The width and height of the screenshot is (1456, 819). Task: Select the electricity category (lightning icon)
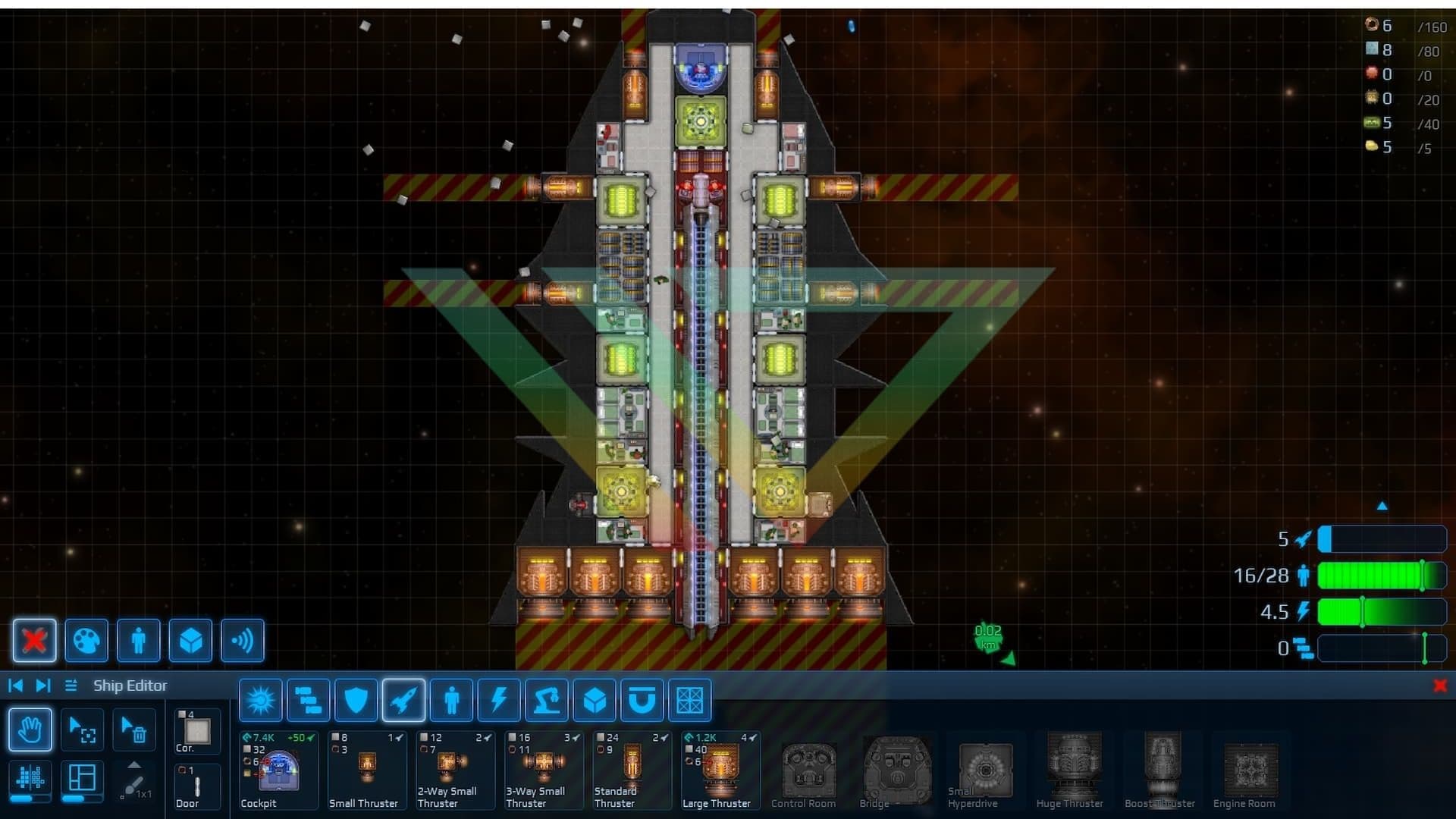click(x=499, y=700)
